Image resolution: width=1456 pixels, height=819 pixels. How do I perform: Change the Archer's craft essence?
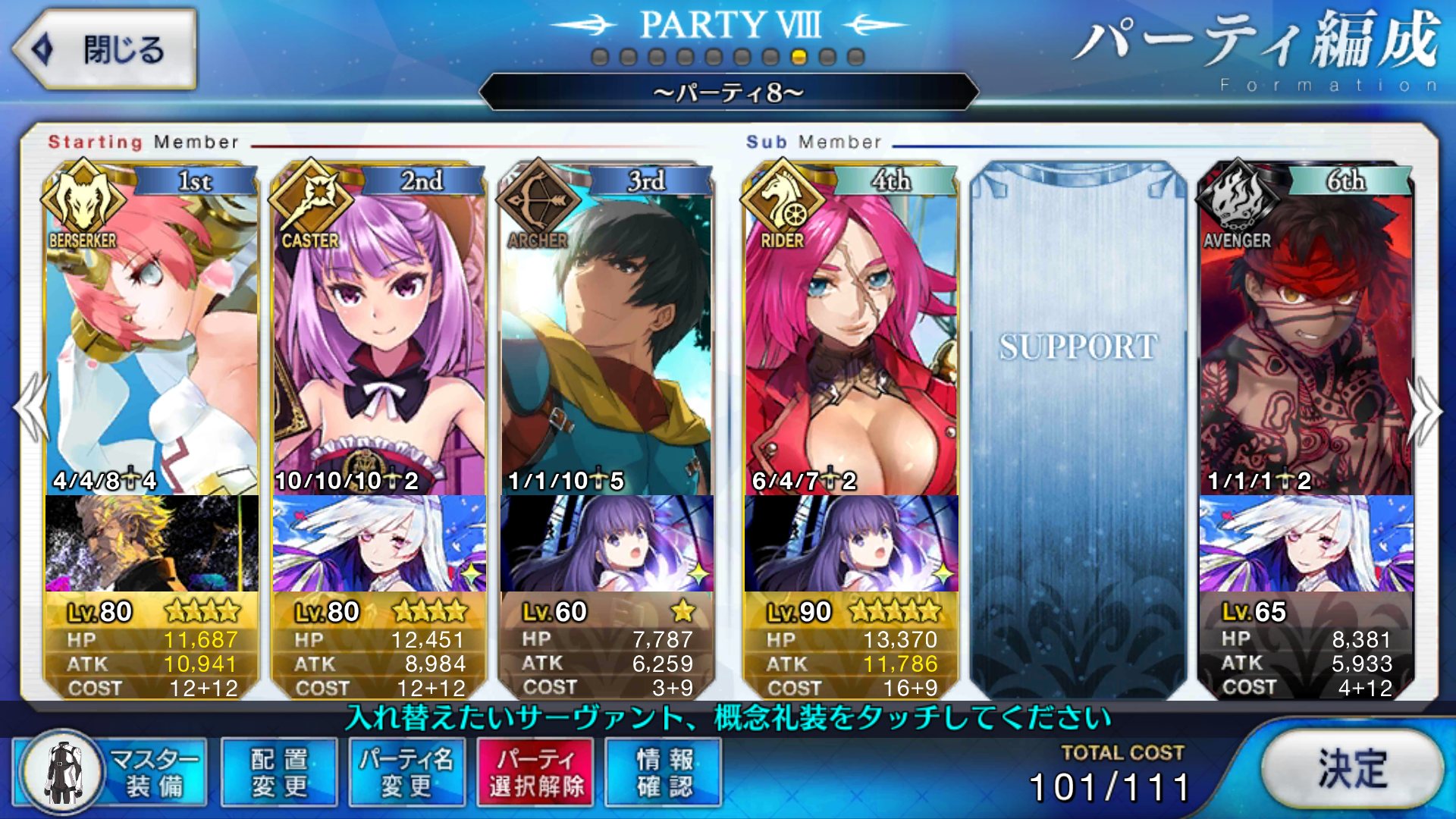pos(607,543)
